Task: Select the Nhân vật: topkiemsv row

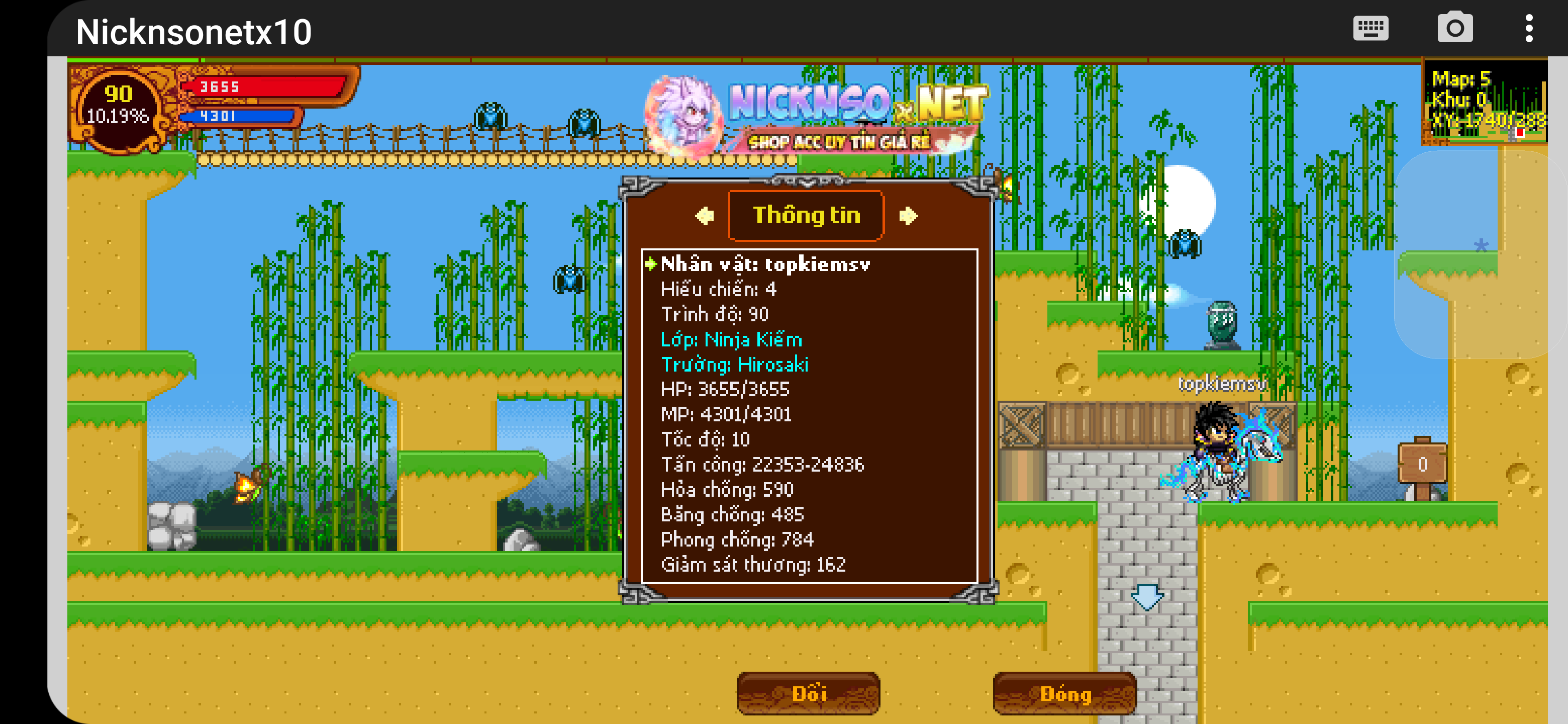Action: pos(765,264)
